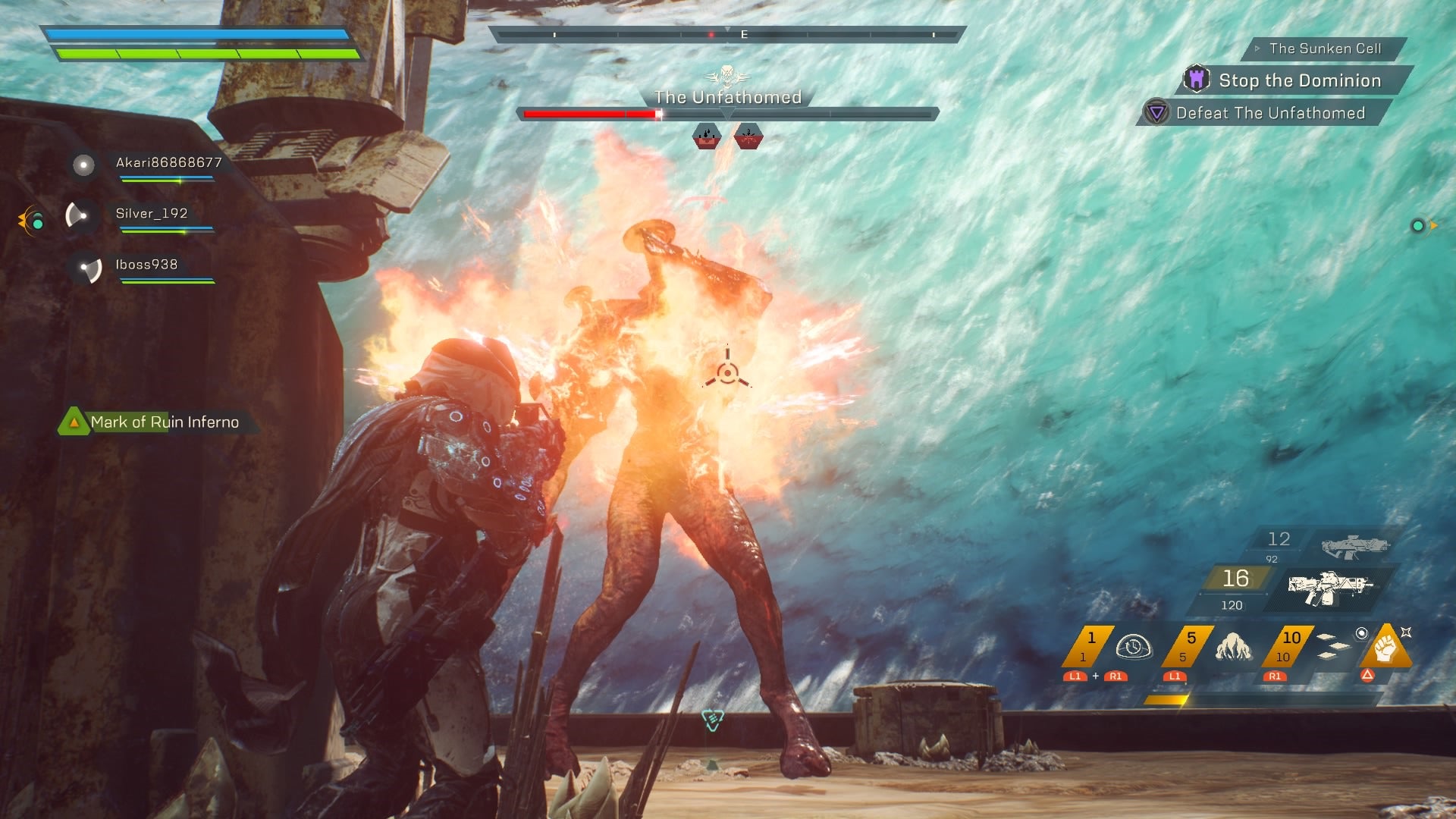
Task: Inspect the boss's fire status effect icon
Action: [x=707, y=136]
